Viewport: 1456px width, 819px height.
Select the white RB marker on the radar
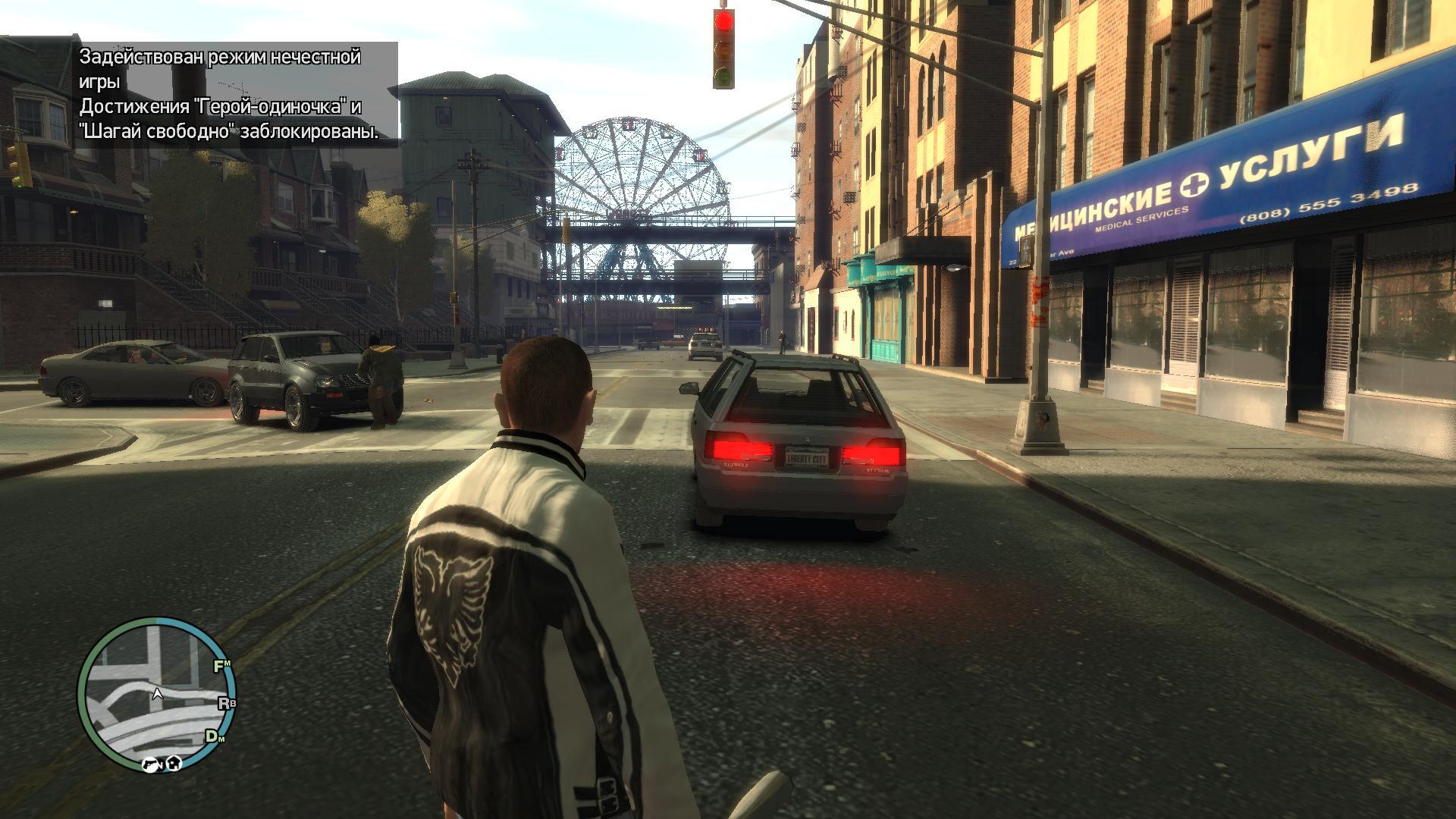pyautogui.click(x=227, y=703)
